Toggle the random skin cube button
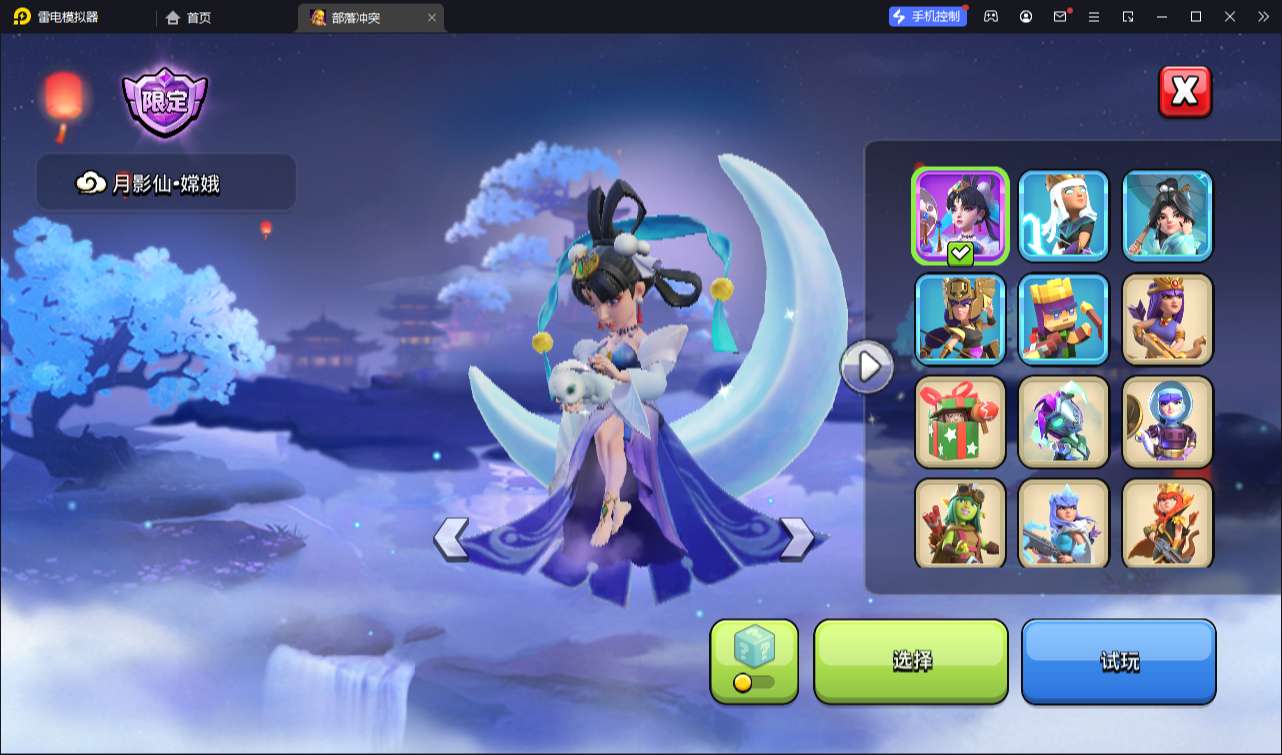The image size is (1282, 755). tap(754, 660)
